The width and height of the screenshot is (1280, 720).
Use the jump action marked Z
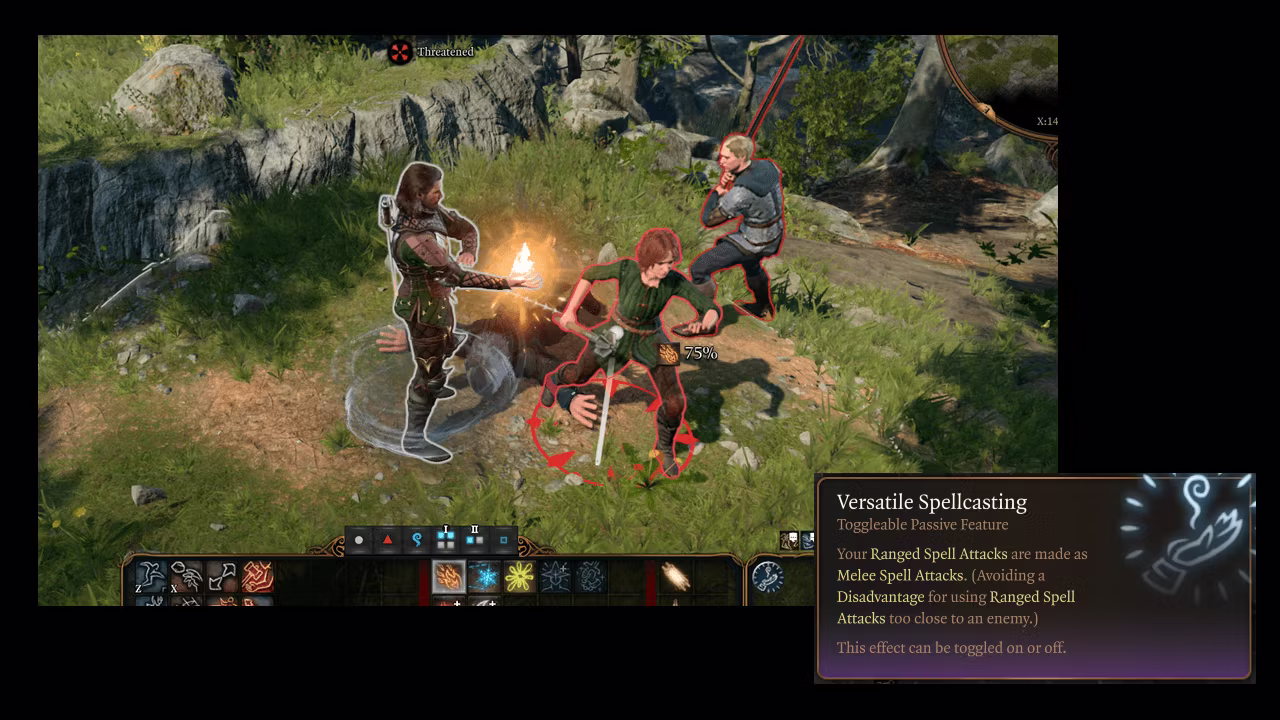click(x=151, y=576)
